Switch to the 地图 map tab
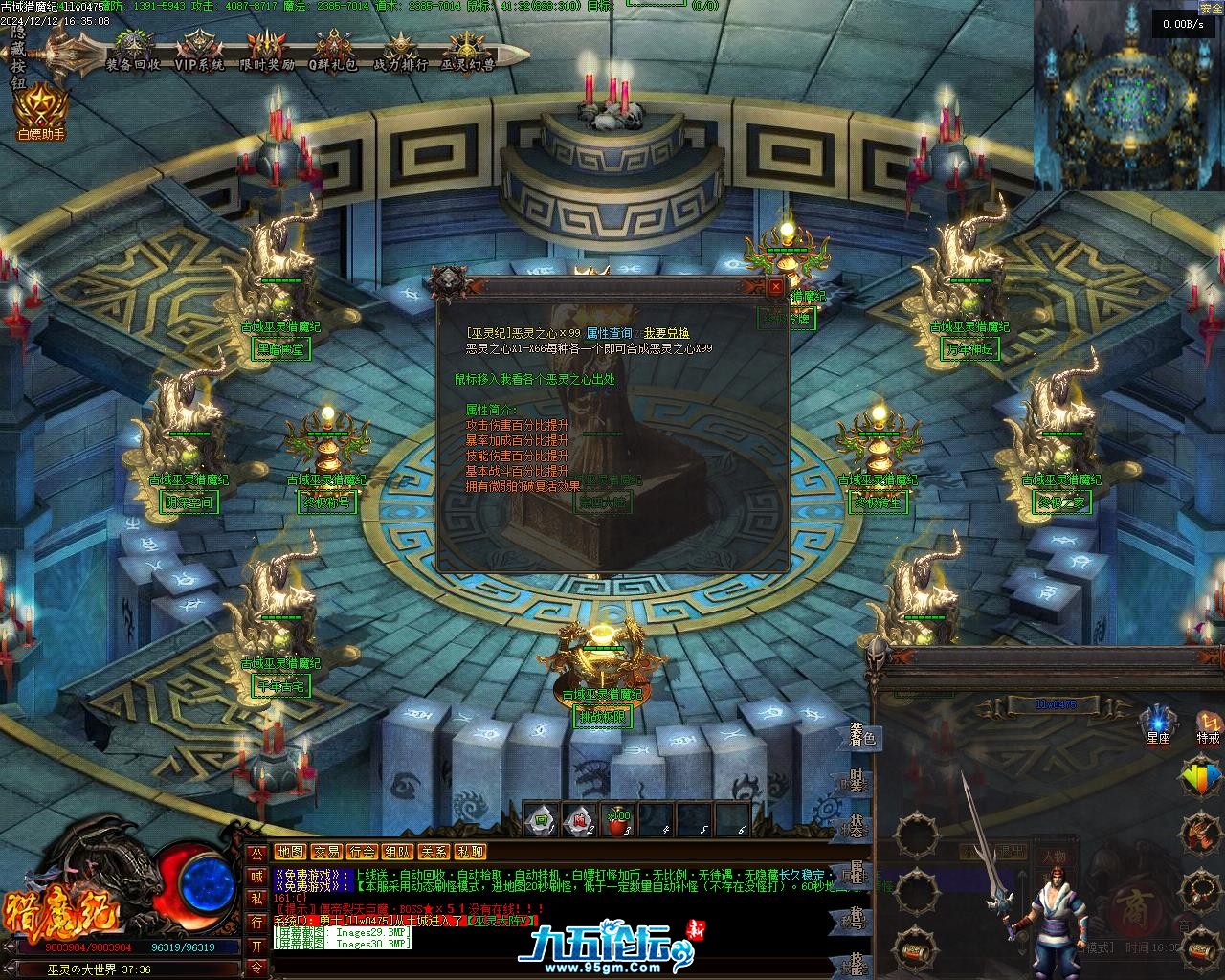This screenshot has height=980, width=1225. coord(290,852)
